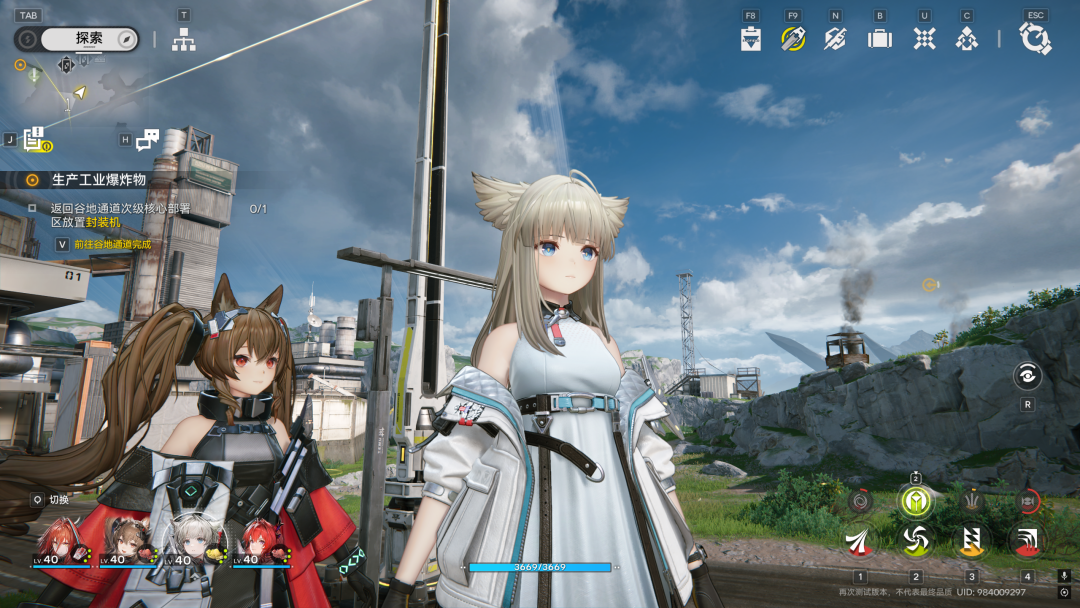
Task: Open the diamond-cluster operator icon menu
Action: [x=966, y=39]
